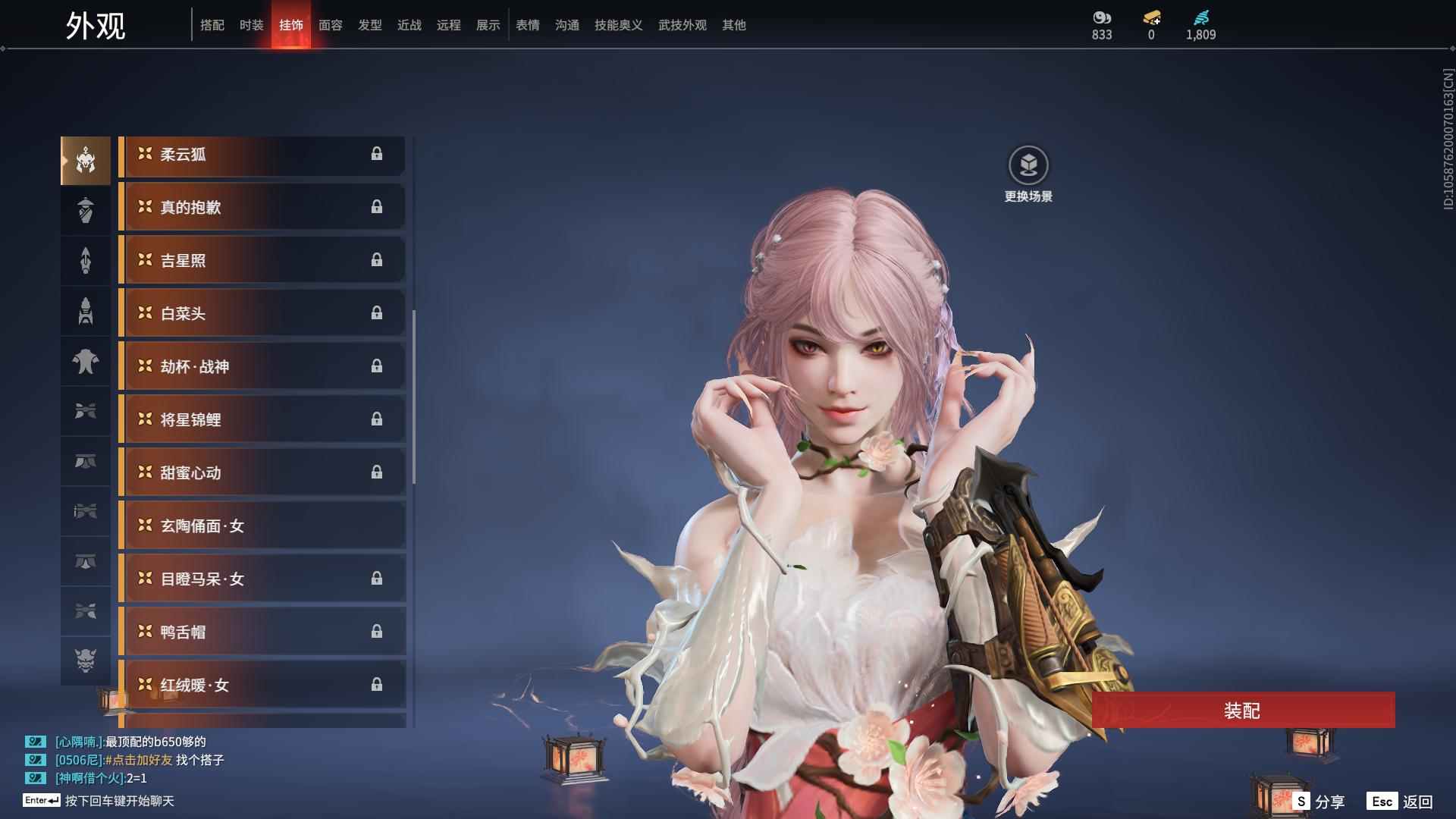Go to the 发型 tab
Viewport: 1456px width, 819px height.
tap(369, 25)
